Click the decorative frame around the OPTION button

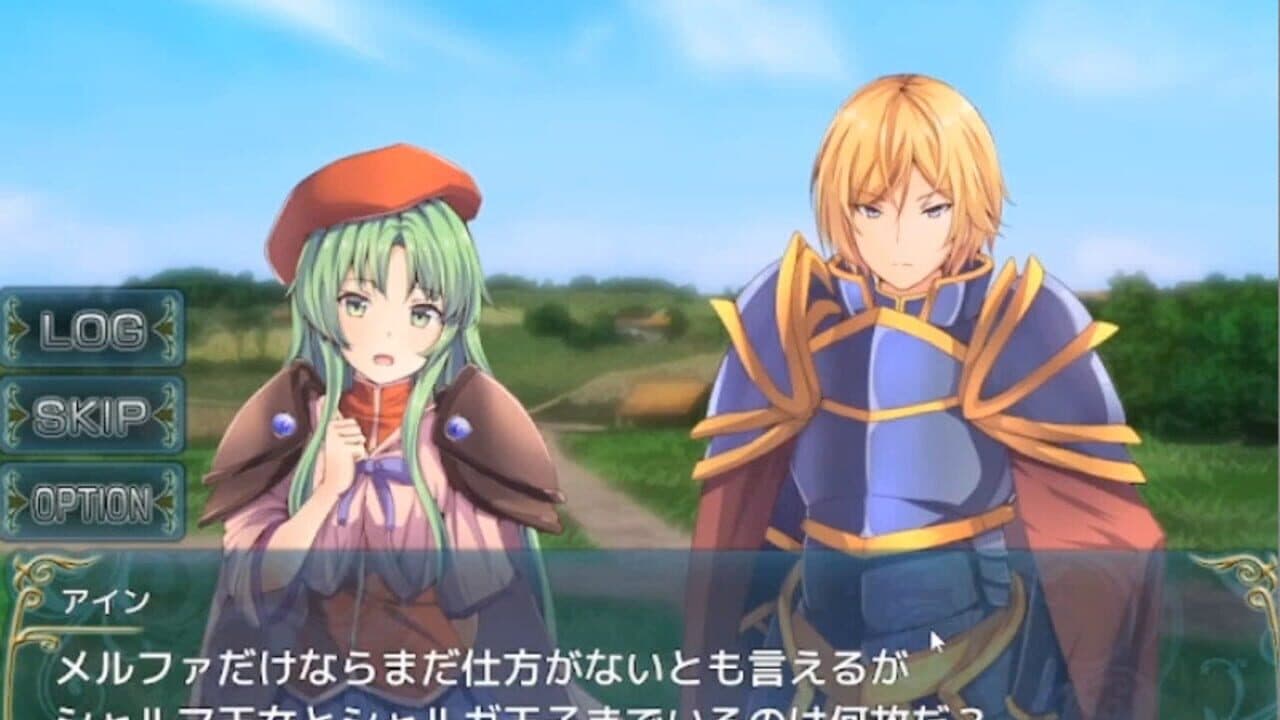(92, 466)
